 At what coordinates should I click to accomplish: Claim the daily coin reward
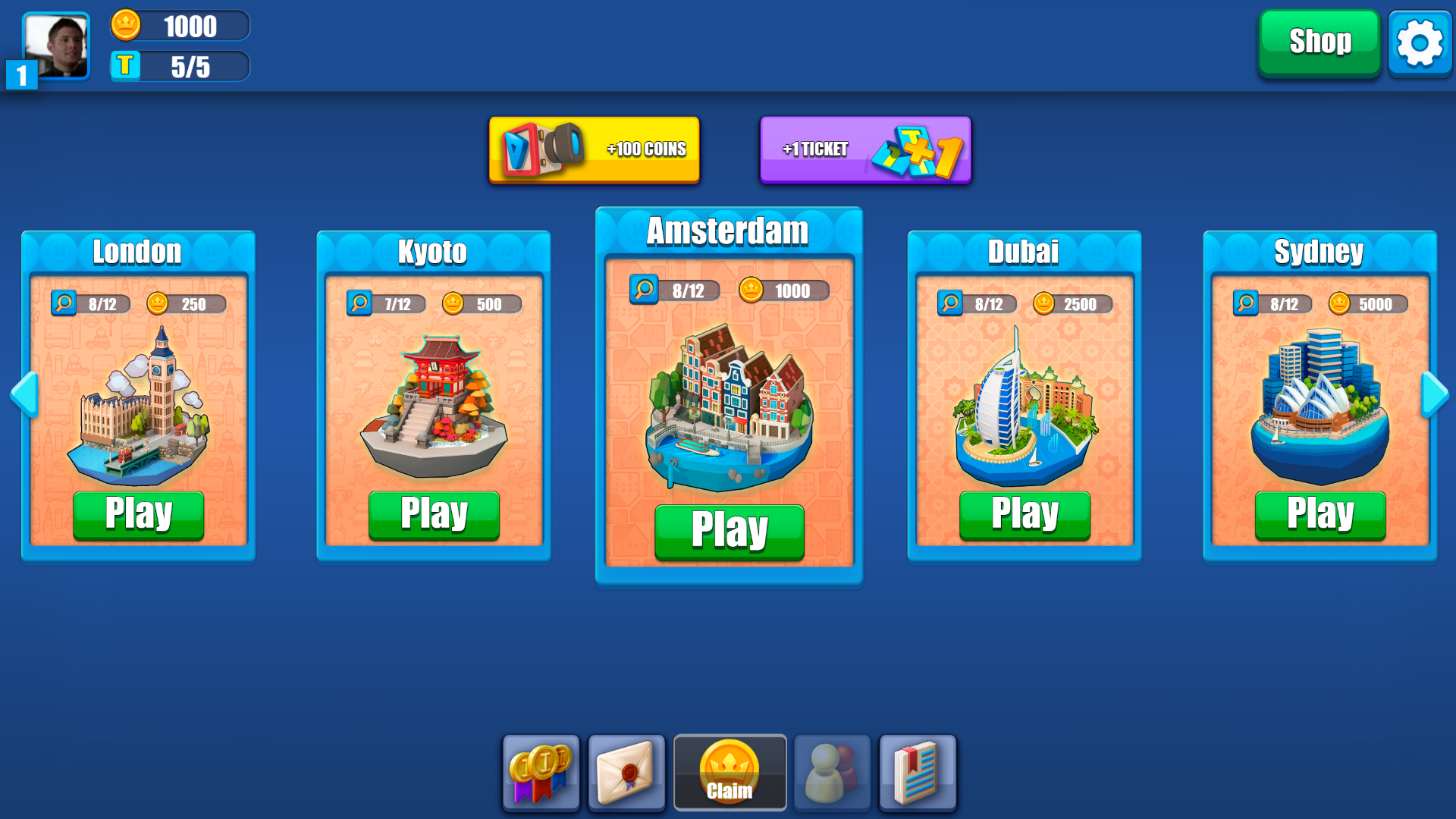tap(729, 772)
